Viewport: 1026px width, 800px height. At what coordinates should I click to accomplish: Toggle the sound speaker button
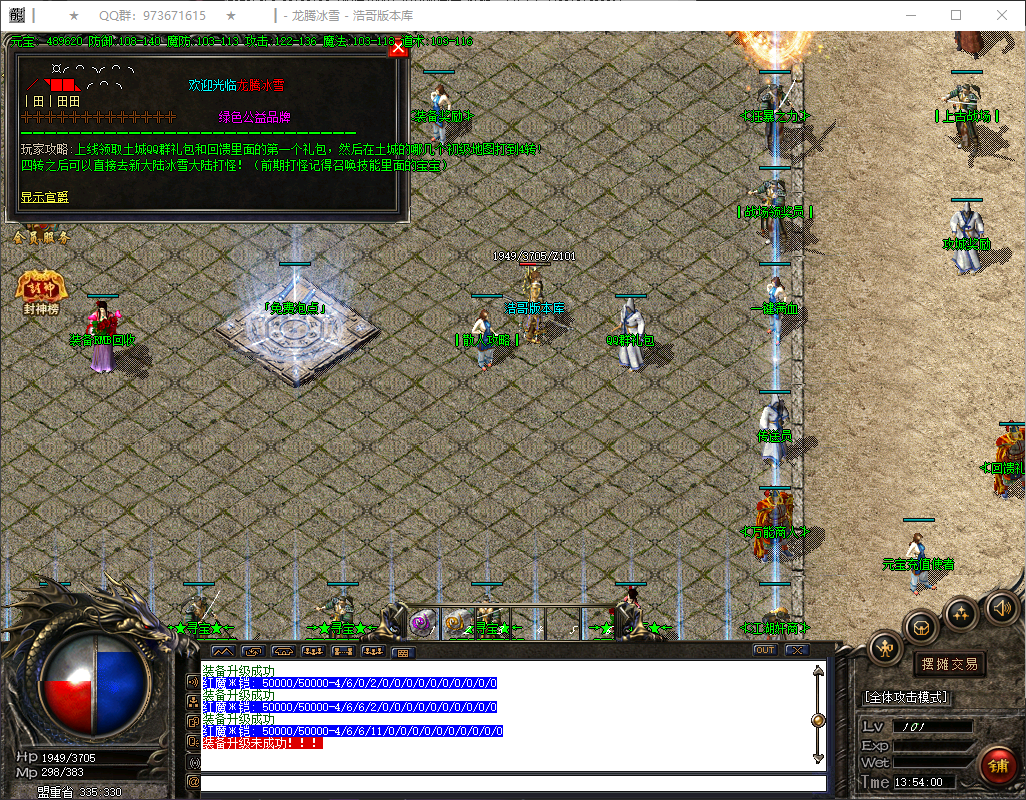click(1002, 607)
